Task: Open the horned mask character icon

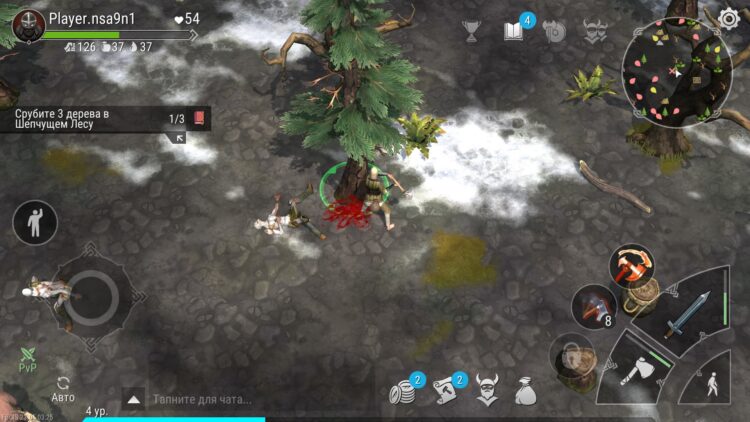Action: click(x=486, y=392)
